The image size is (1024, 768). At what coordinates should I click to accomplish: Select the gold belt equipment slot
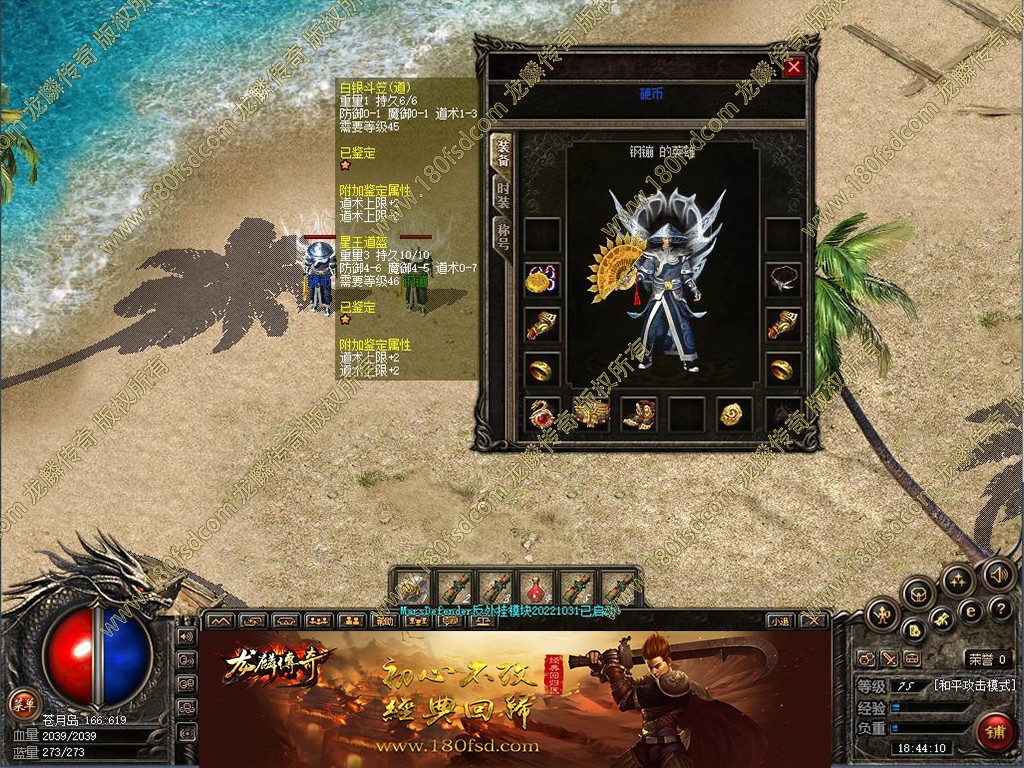(x=591, y=413)
